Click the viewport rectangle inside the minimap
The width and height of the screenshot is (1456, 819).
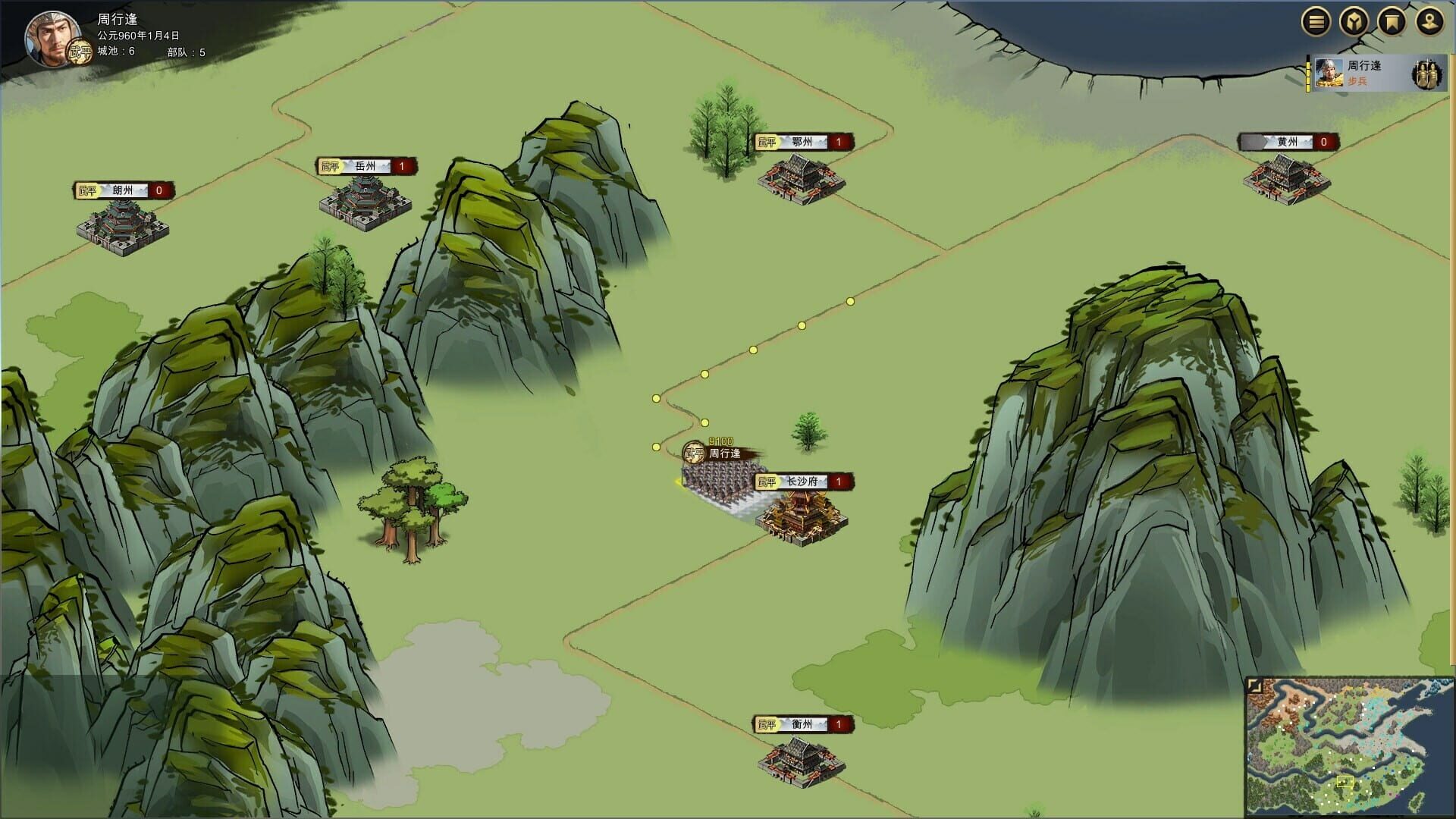(x=1345, y=781)
